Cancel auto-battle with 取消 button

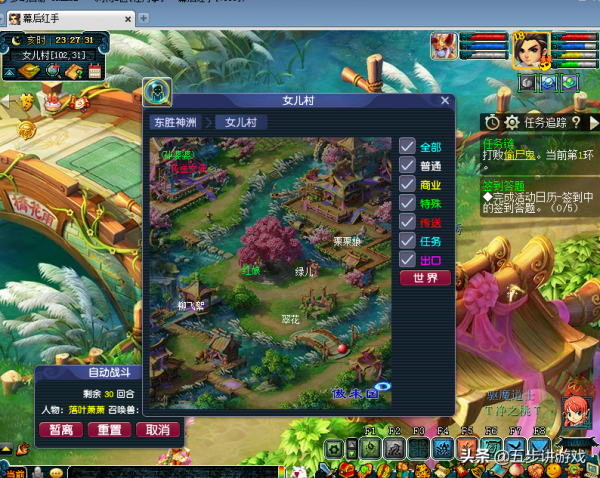156,430
